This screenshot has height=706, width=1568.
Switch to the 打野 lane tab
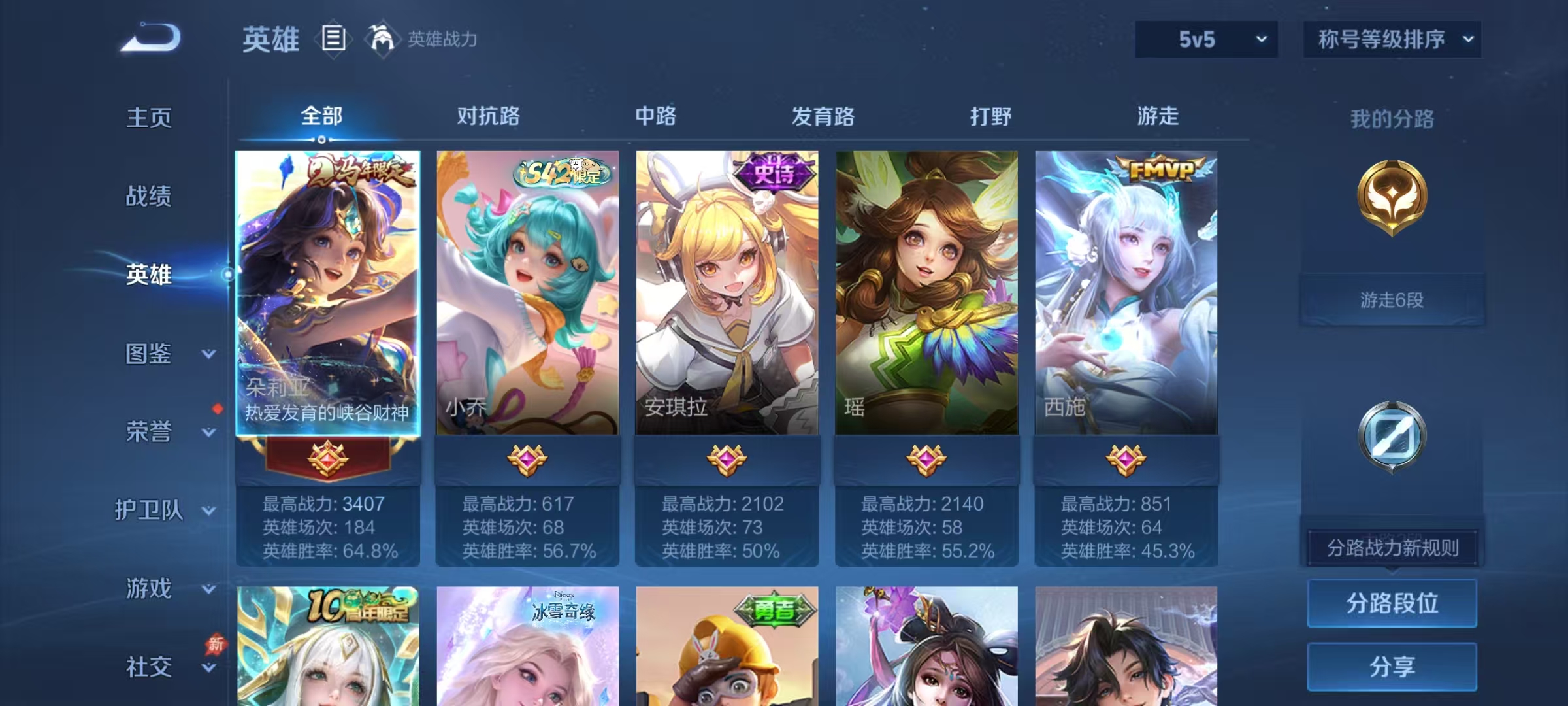pyautogui.click(x=990, y=117)
